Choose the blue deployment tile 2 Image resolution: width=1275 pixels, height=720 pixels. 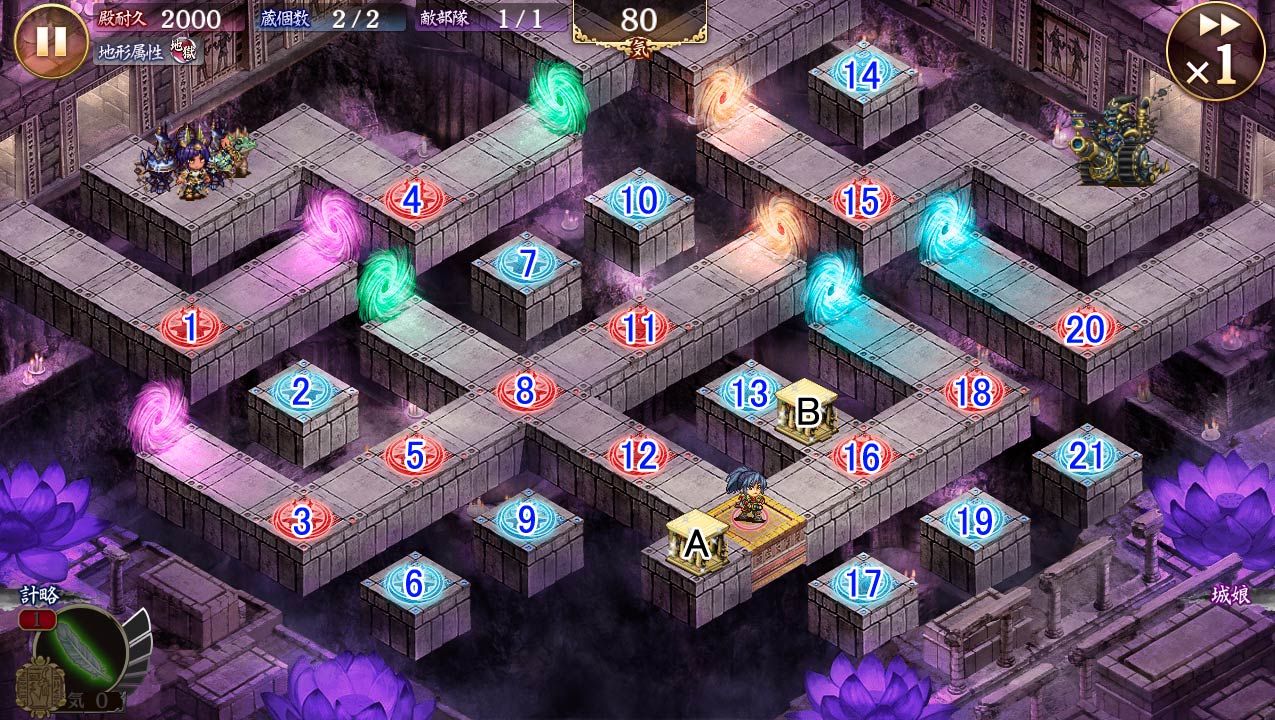coord(301,391)
